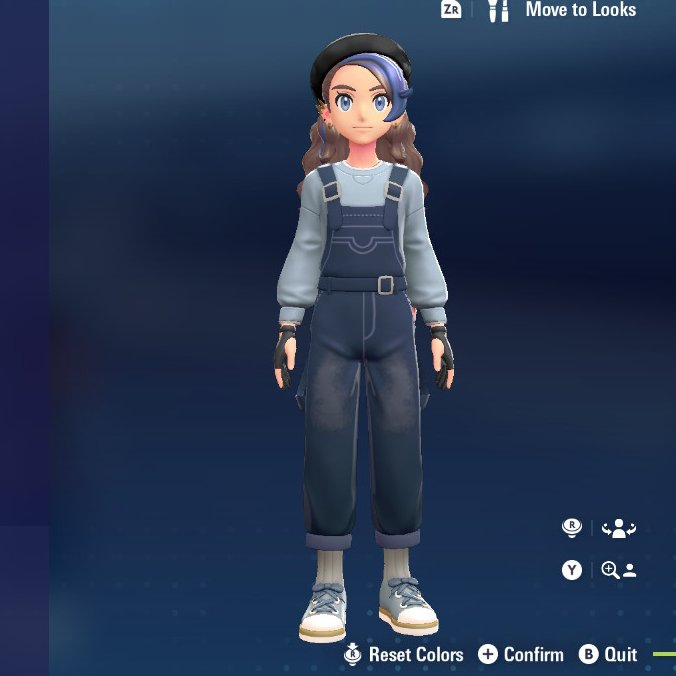The width and height of the screenshot is (676, 676).
Task: Click the rotate character icon
Action: pyautogui.click(x=619, y=528)
